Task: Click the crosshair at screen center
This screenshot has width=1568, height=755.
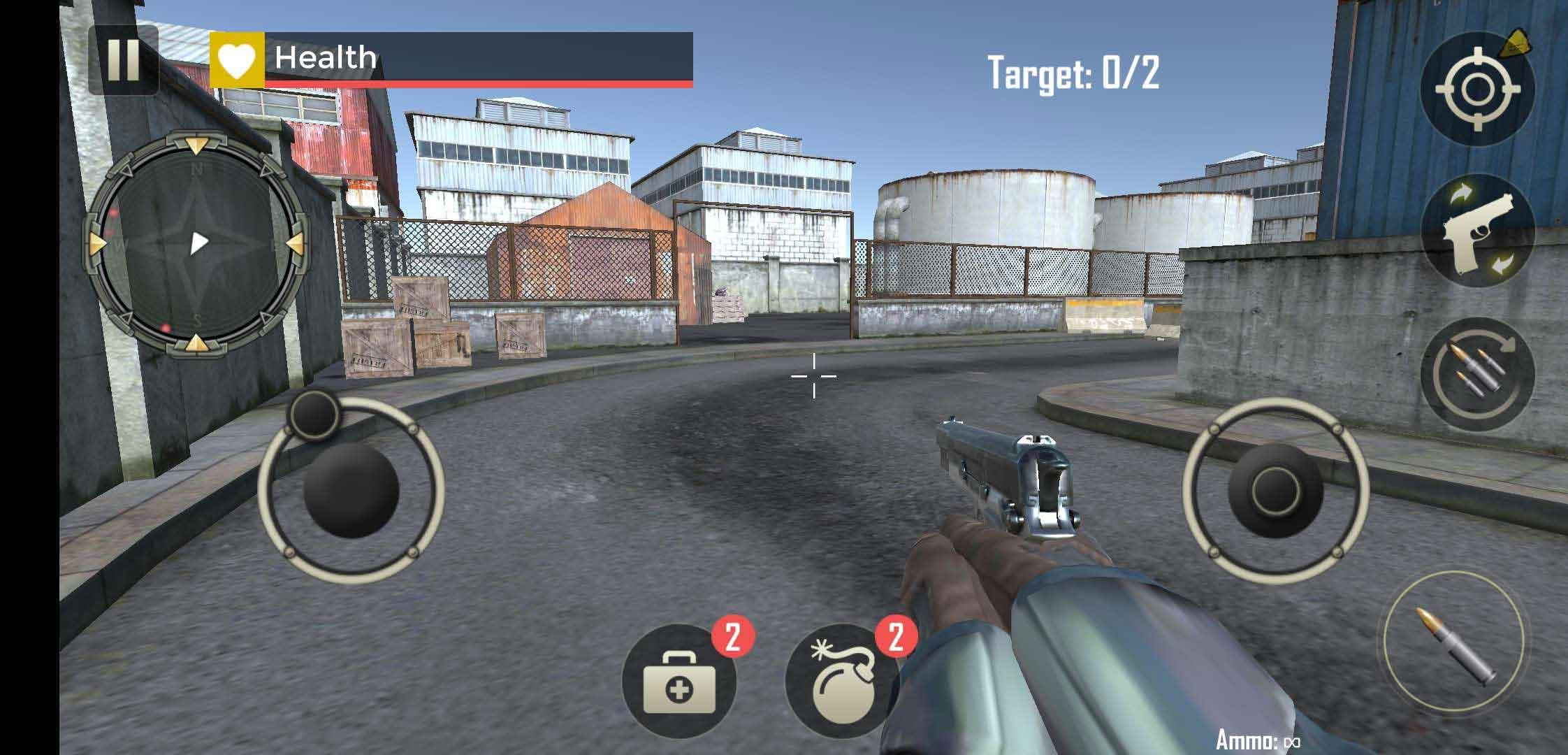Action: click(x=814, y=376)
